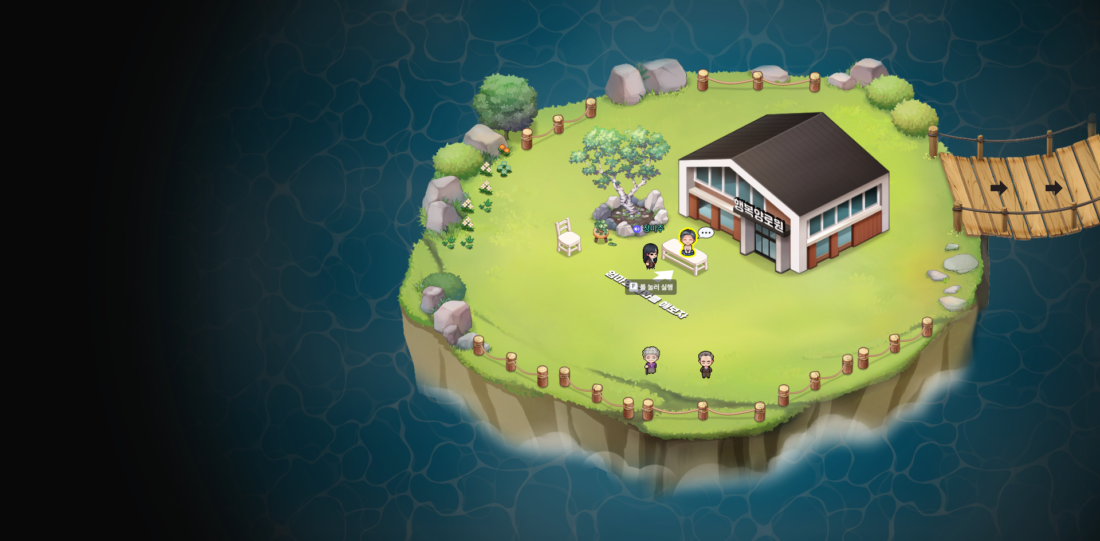Click the ellipsis speech bubble above the seated NPC
1100x541 pixels.
(706, 233)
